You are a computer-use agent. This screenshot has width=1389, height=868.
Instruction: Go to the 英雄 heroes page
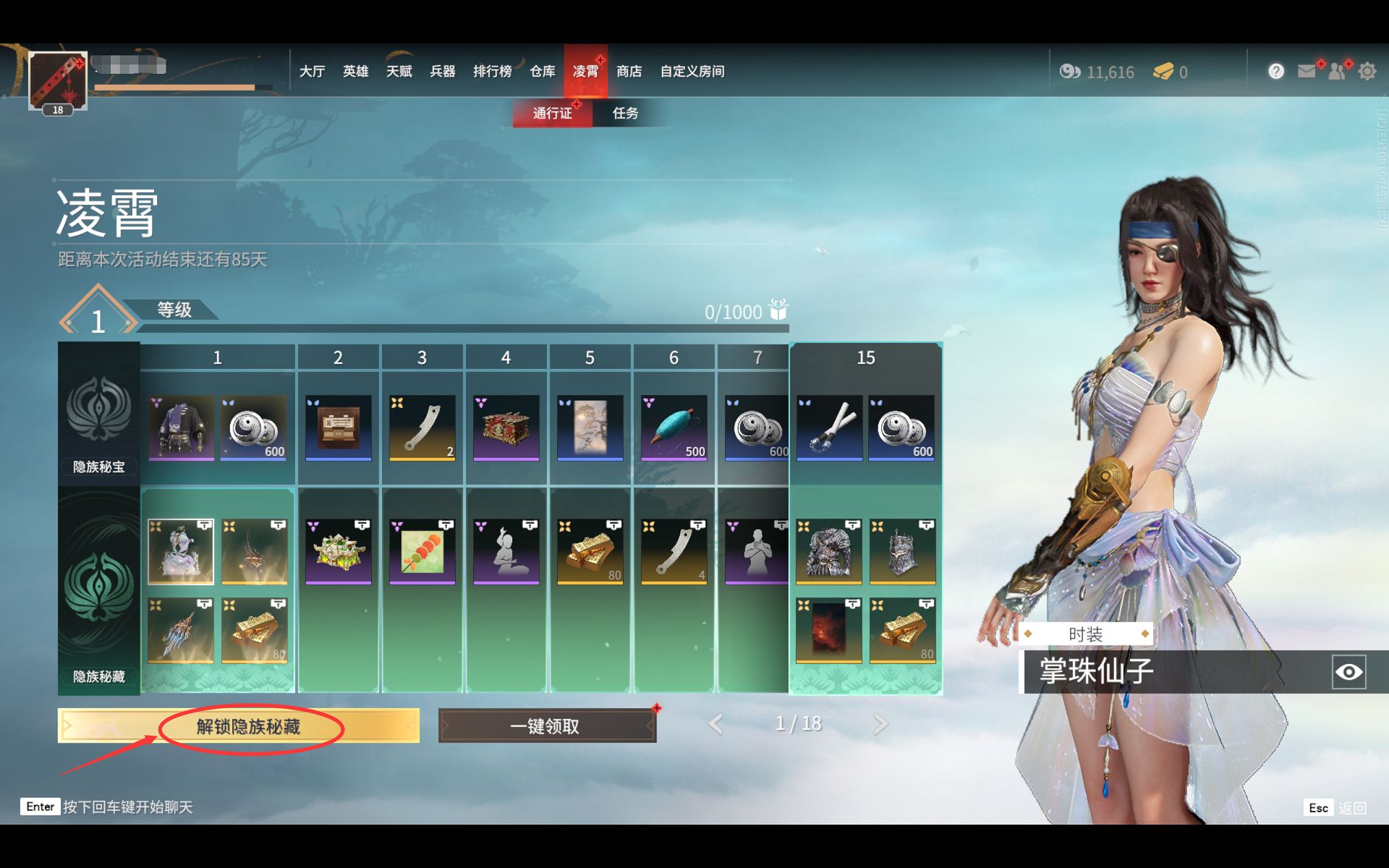point(355,71)
